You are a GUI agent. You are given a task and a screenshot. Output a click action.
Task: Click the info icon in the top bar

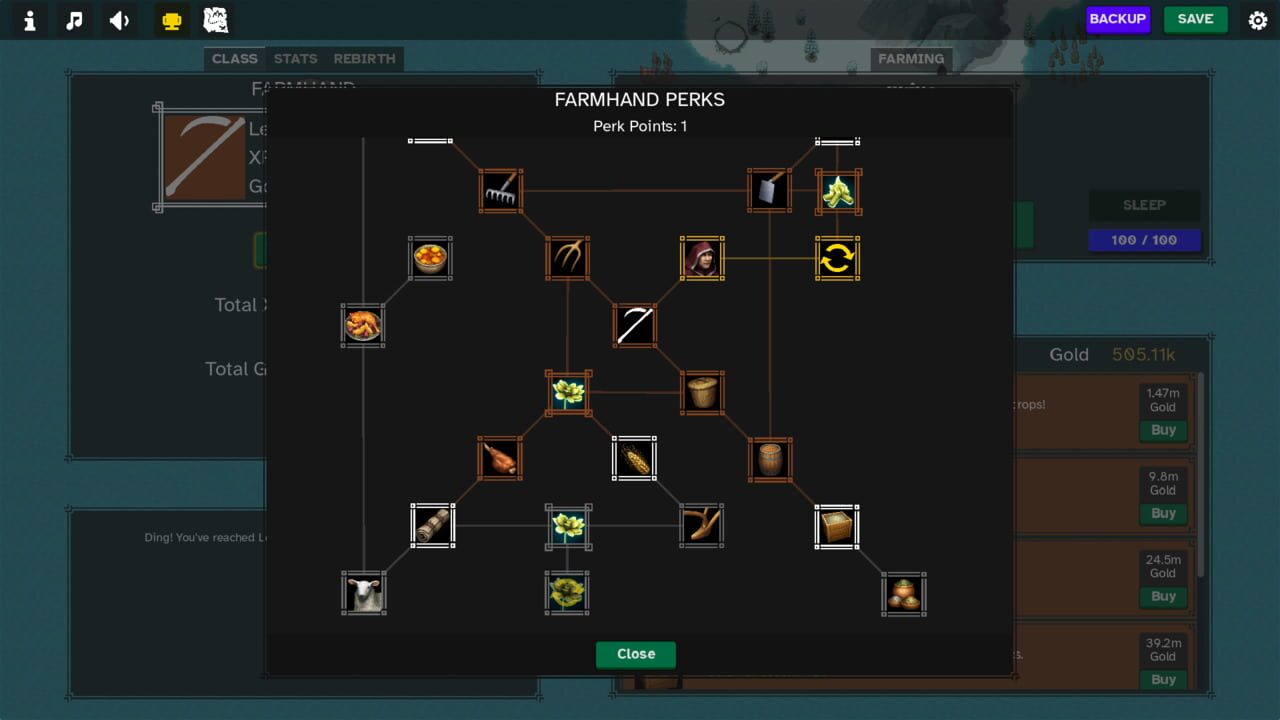(28, 20)
